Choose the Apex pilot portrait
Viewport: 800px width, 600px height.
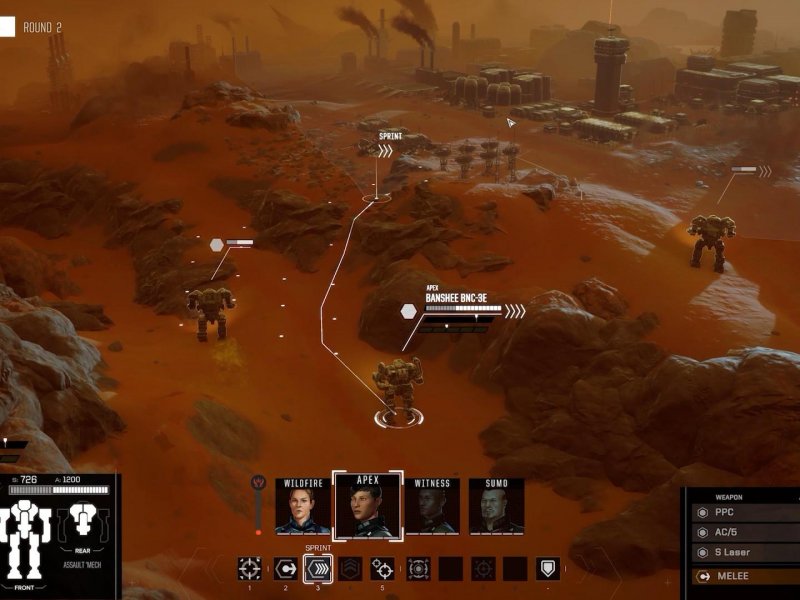[x=367, y=506]
